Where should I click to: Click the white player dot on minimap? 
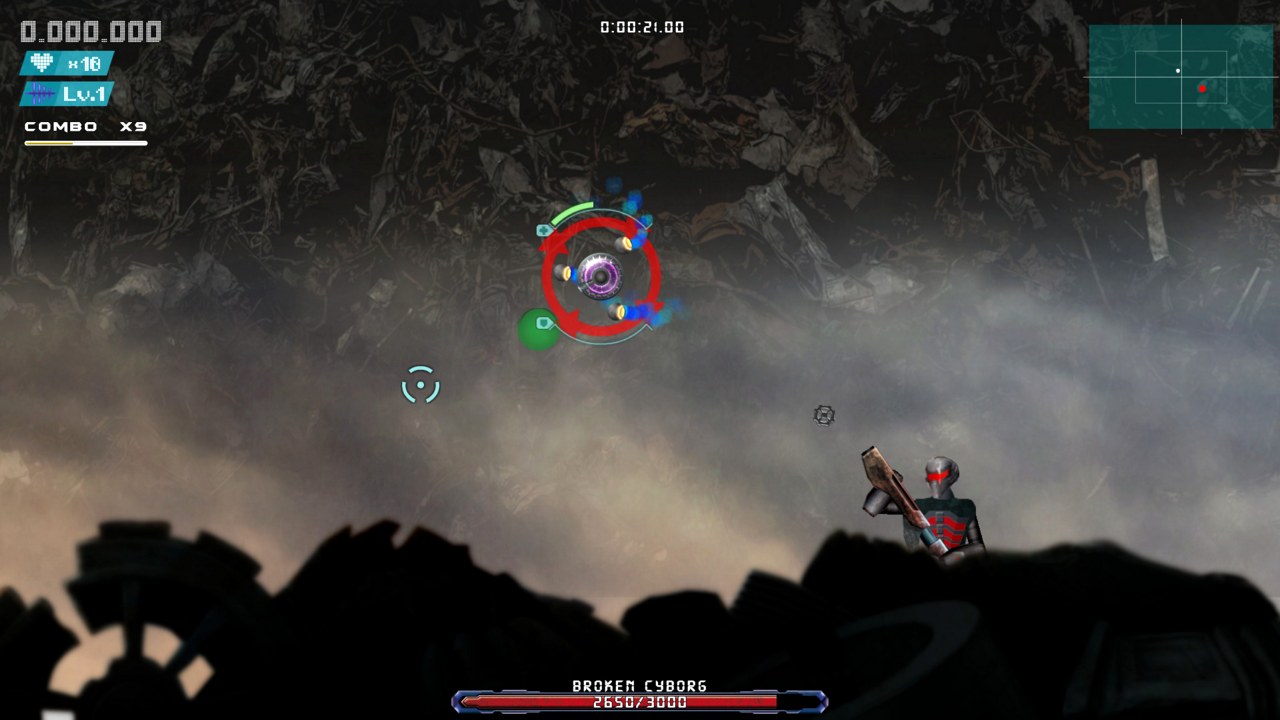pyautogui.click(x=1178, y=71)
